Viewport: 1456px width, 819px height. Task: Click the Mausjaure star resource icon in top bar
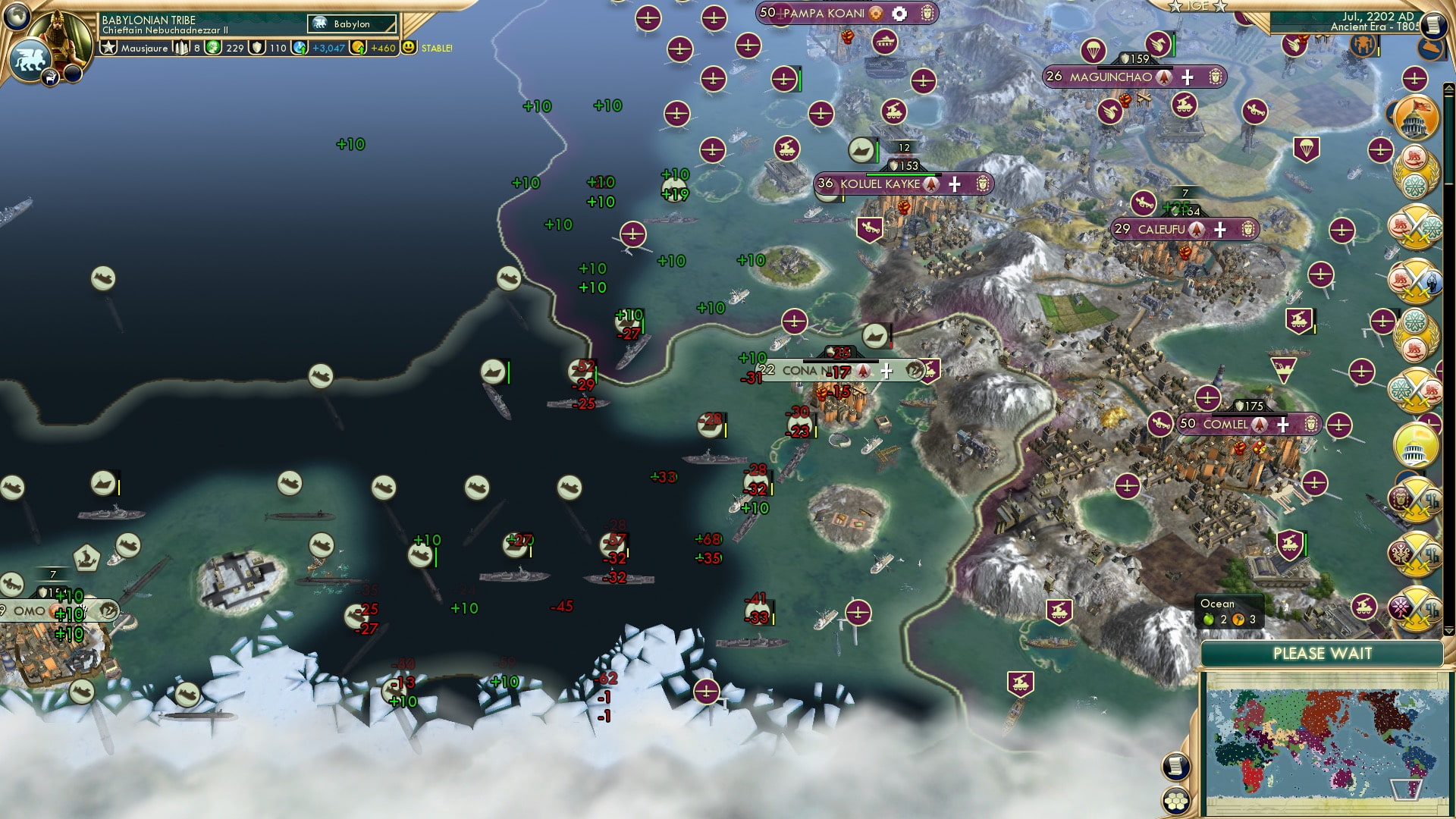point(109,47)
